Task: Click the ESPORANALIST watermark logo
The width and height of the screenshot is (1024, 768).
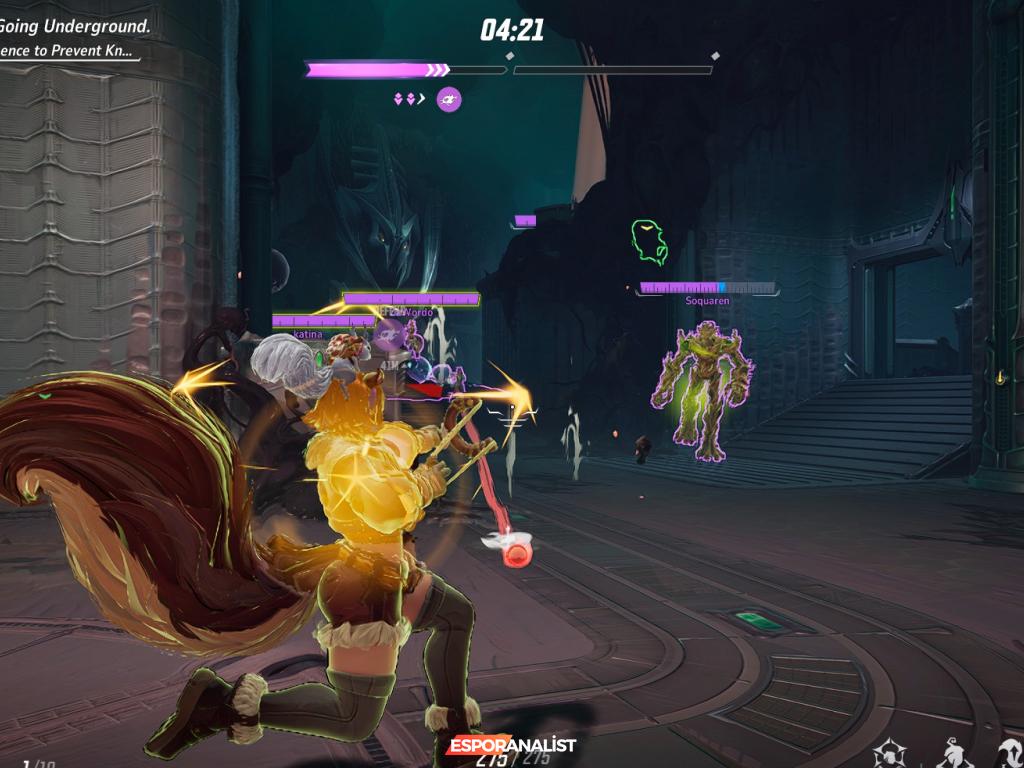Action: 511,745
